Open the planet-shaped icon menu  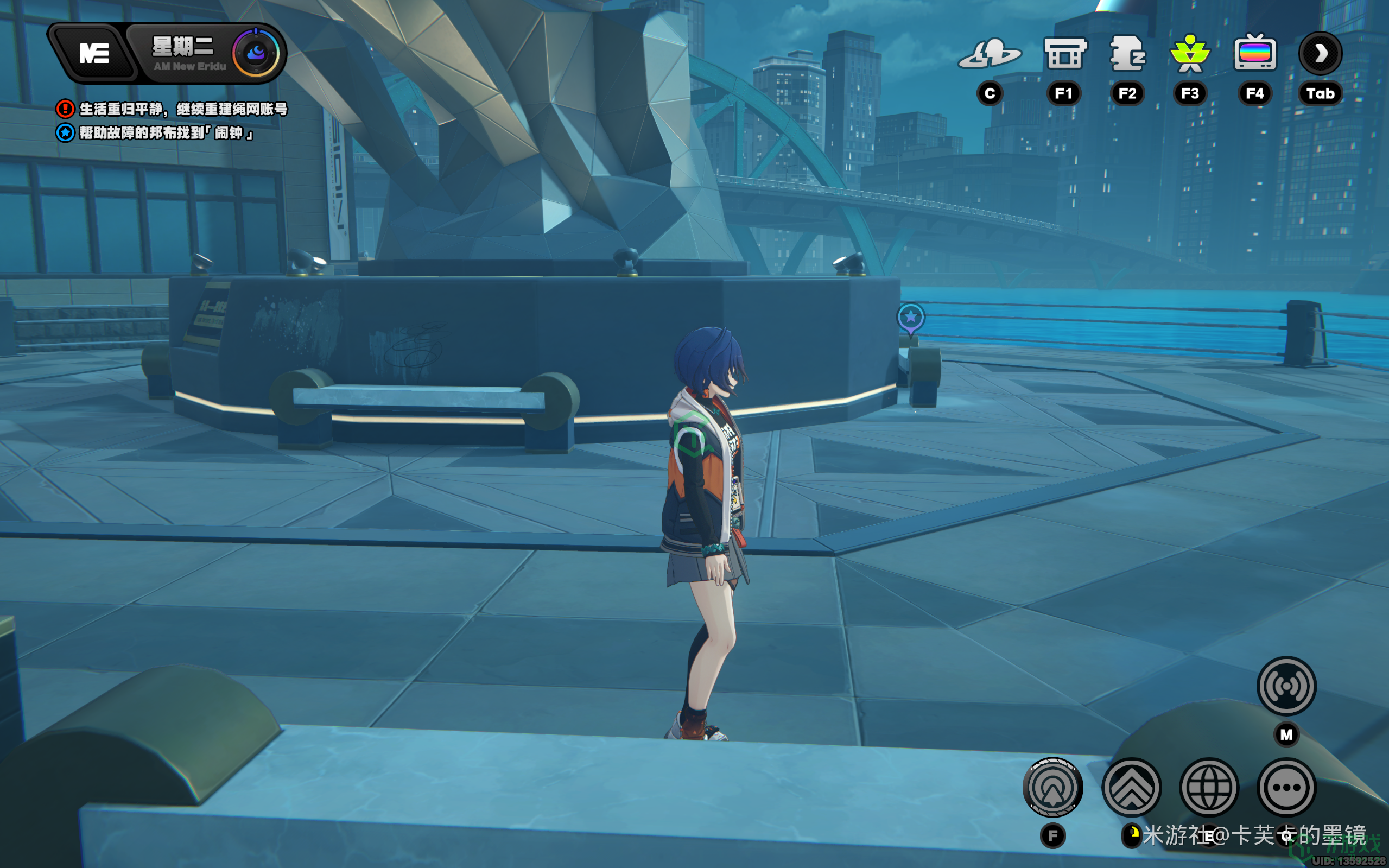click(990, 54)
